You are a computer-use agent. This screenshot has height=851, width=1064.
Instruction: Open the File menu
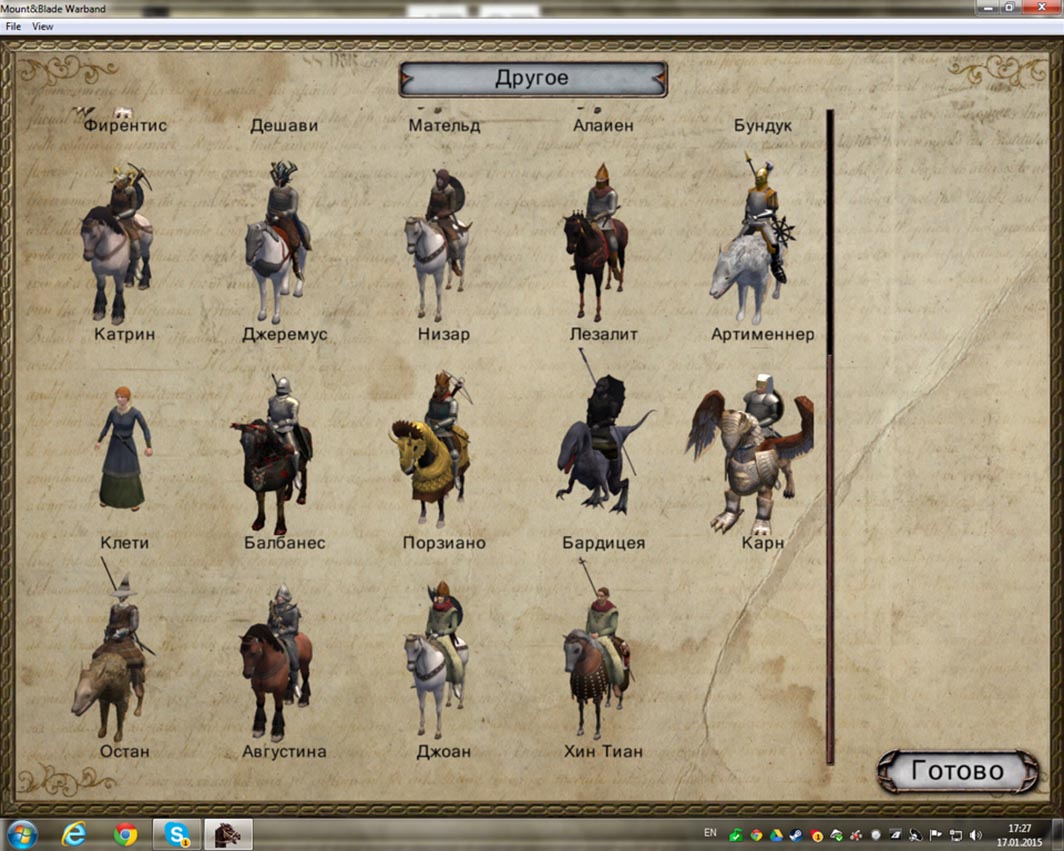coord(13,26)
